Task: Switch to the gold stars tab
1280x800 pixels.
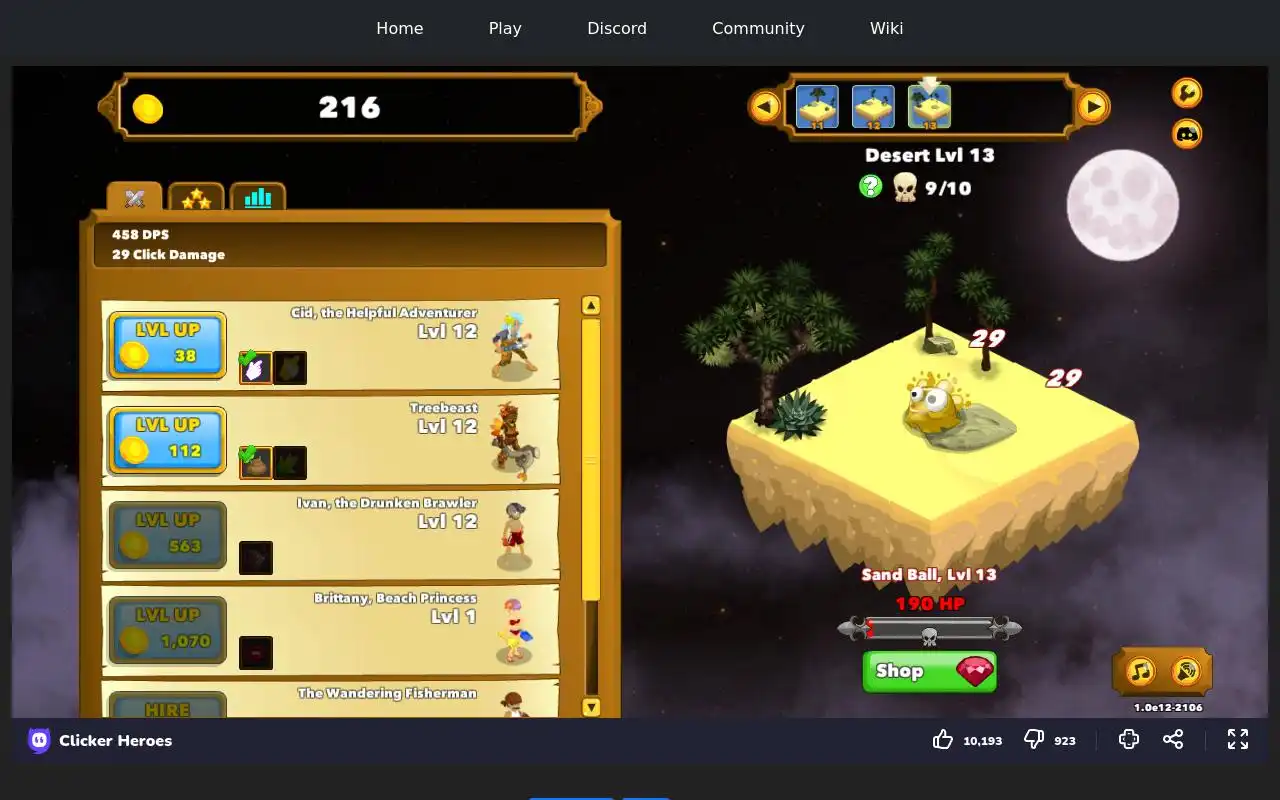Action: (196, 198)
